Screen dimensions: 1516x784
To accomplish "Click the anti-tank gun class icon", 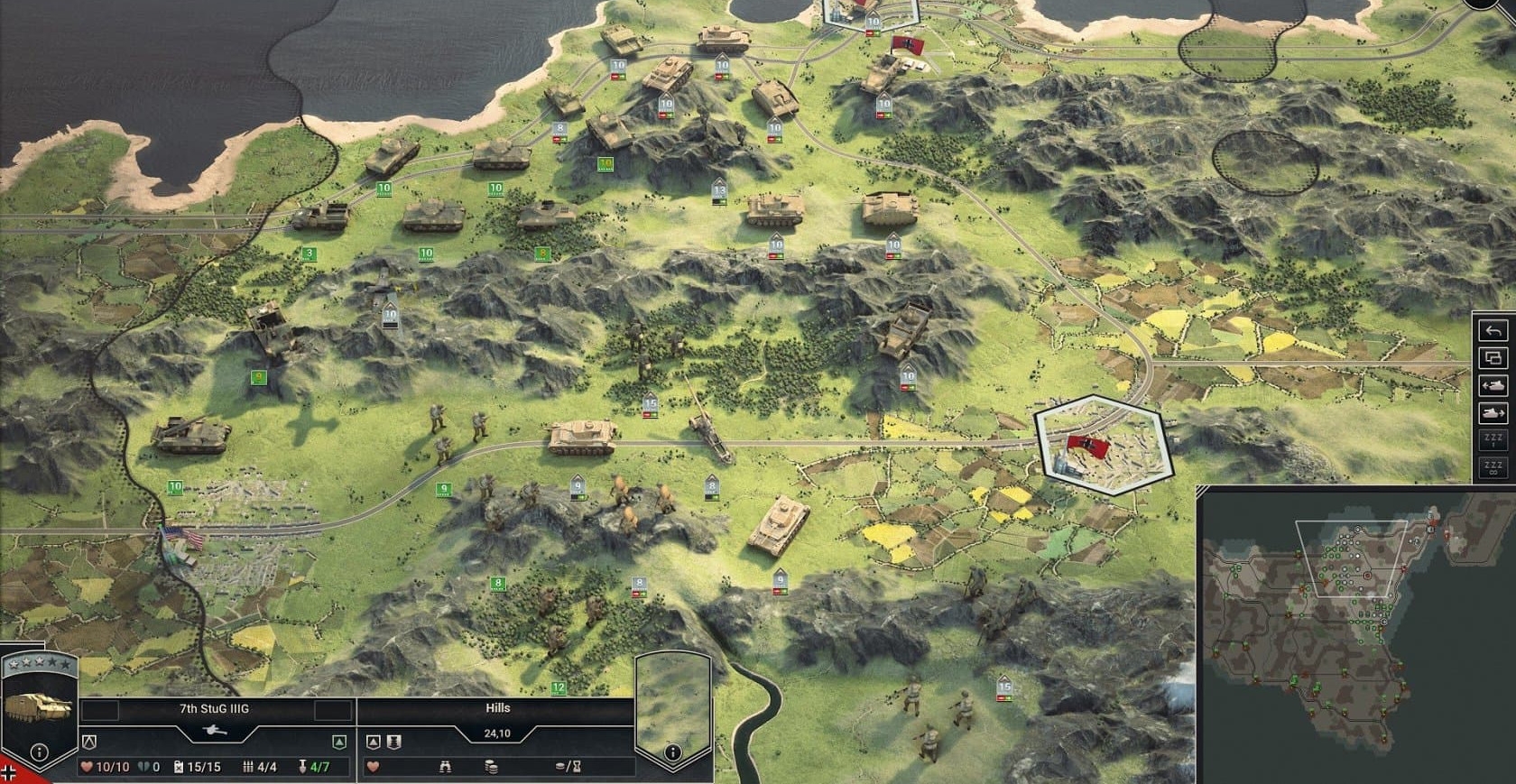I will coord(215,730).
